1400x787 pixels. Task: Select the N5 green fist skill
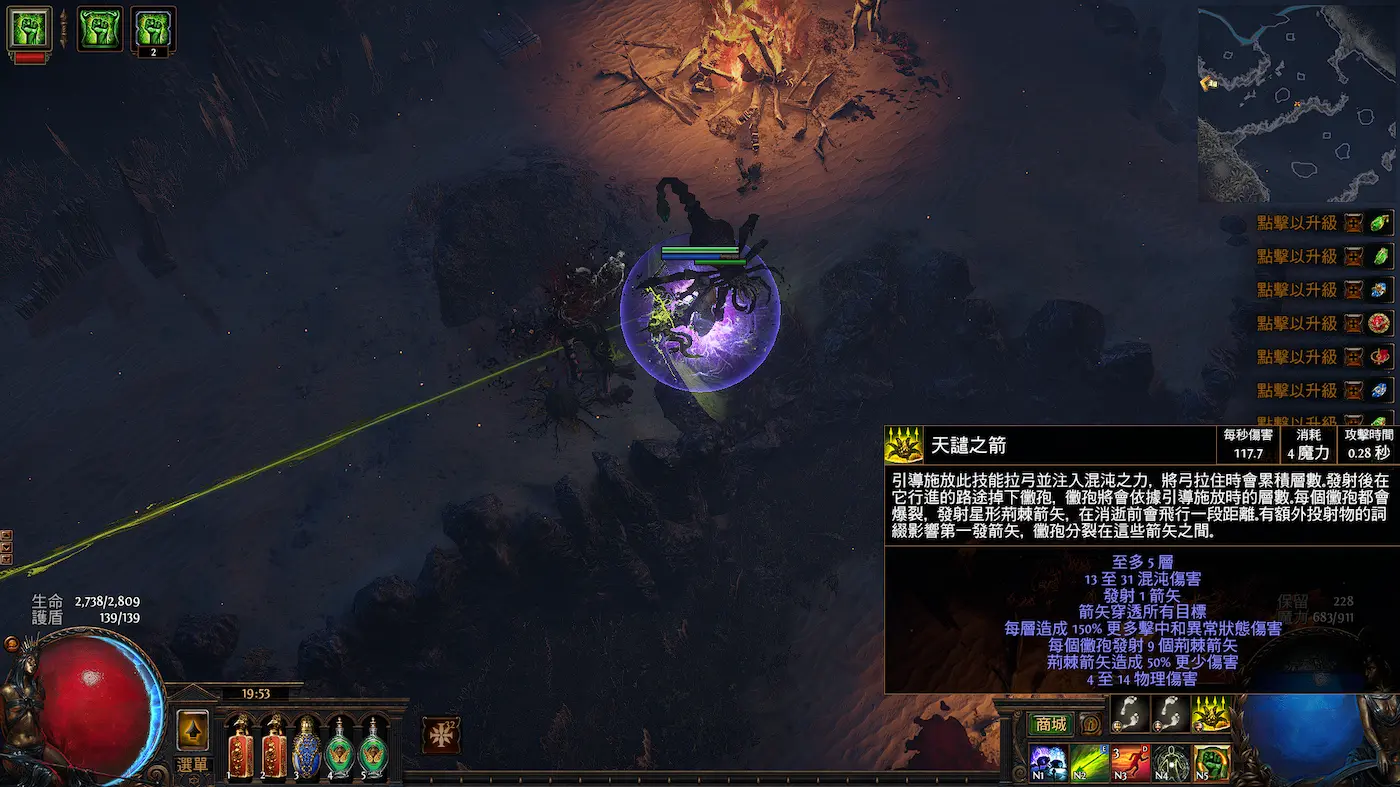tap(1212, 764)
